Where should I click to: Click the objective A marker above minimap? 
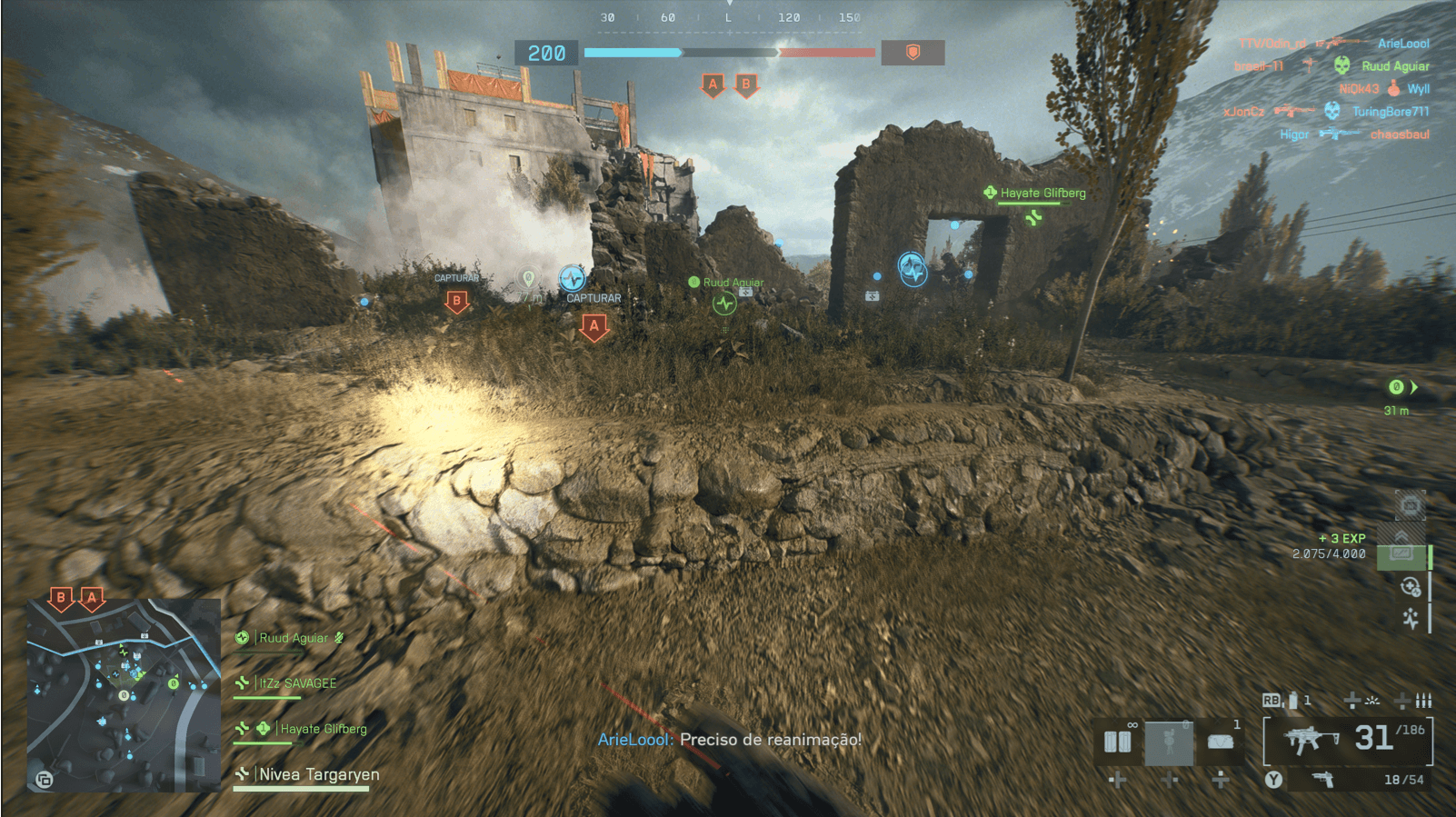pos(91,598)
